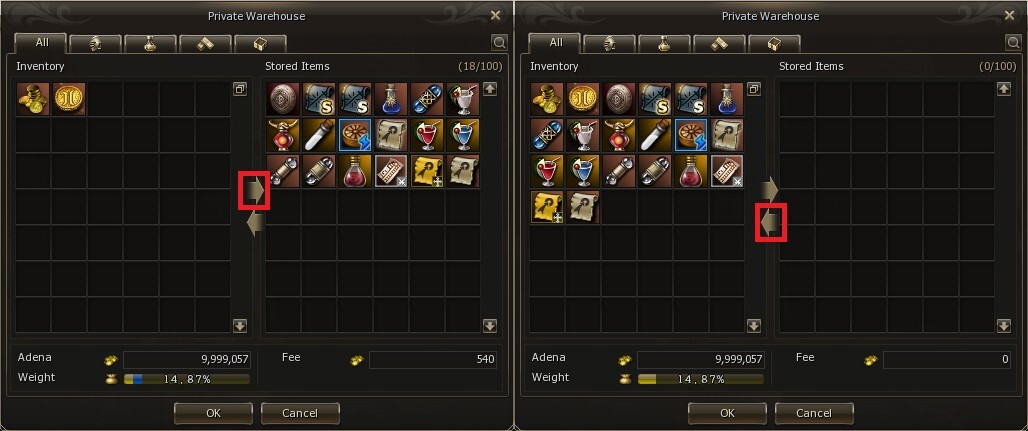Close the warehouse window showing 0/100 stored items
The height and width of the screenshot is (431, 1028).
click(x=1010, y=15)
